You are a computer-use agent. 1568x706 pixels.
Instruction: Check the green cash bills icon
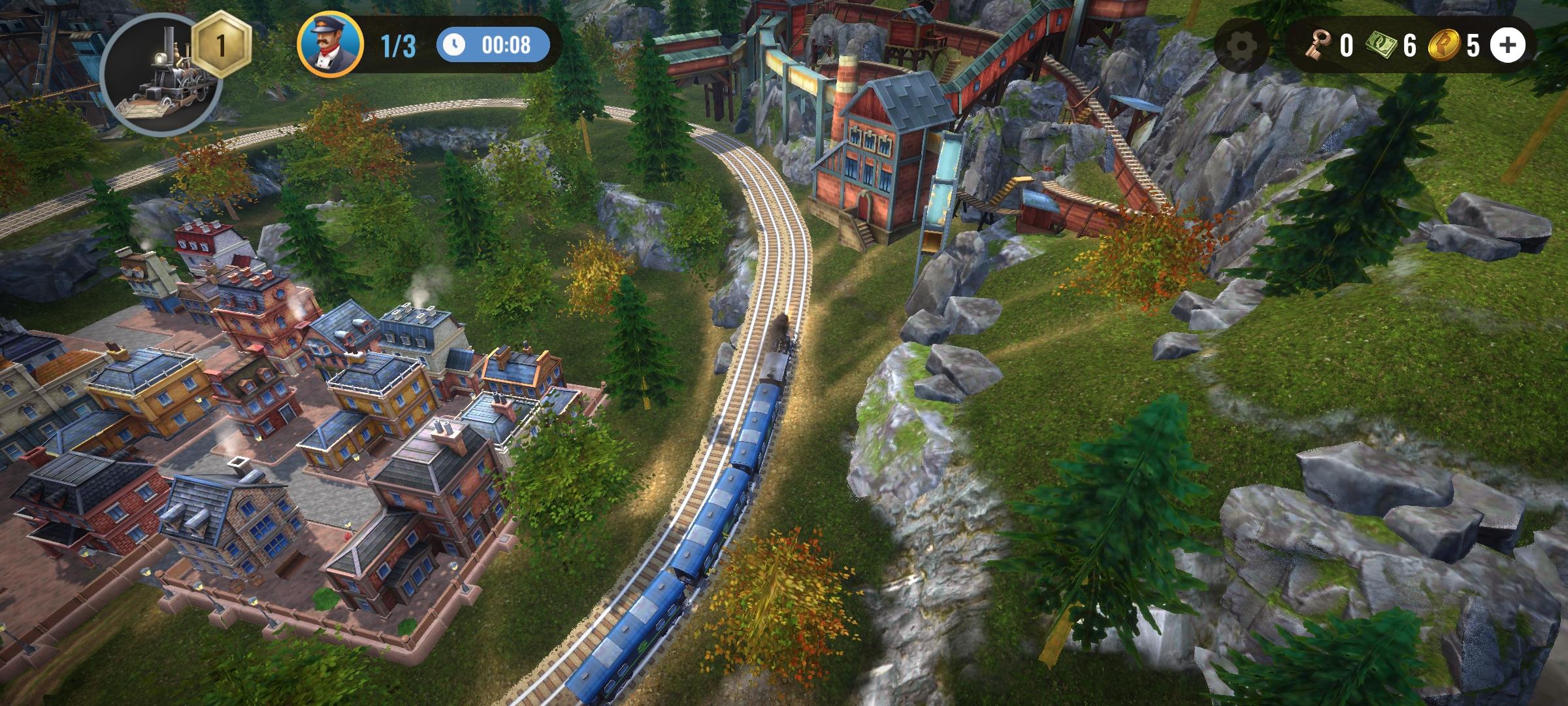[x=1379, y=46]
